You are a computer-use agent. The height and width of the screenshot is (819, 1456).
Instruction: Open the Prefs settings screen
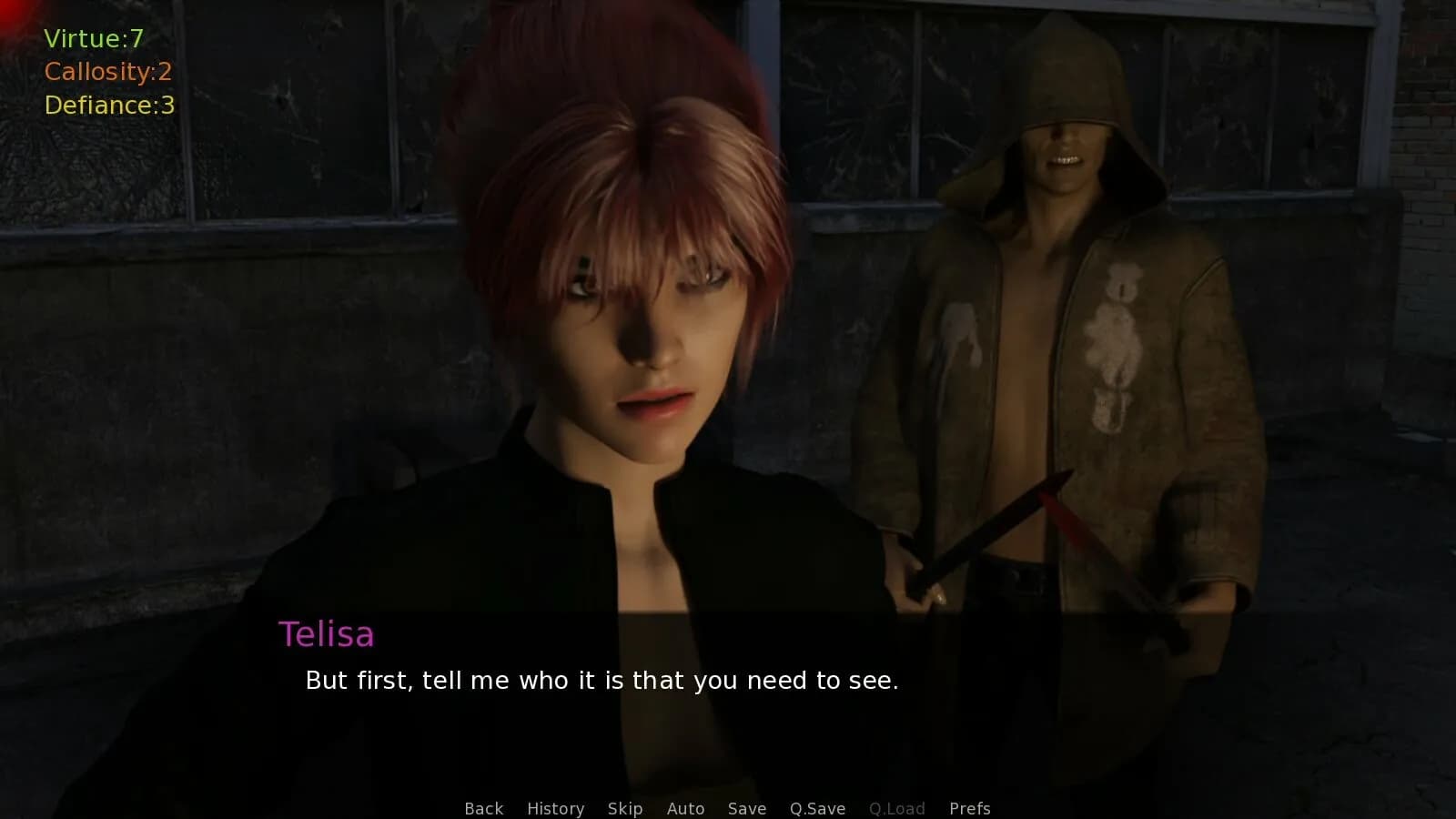pos(970,808)
